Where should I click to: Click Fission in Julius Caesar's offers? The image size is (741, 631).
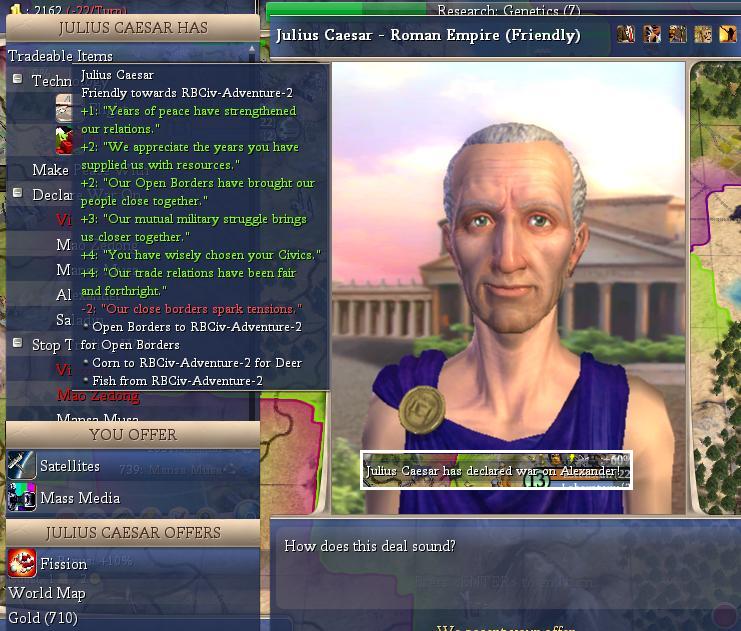pyautogui.click(x=62, y=564)
